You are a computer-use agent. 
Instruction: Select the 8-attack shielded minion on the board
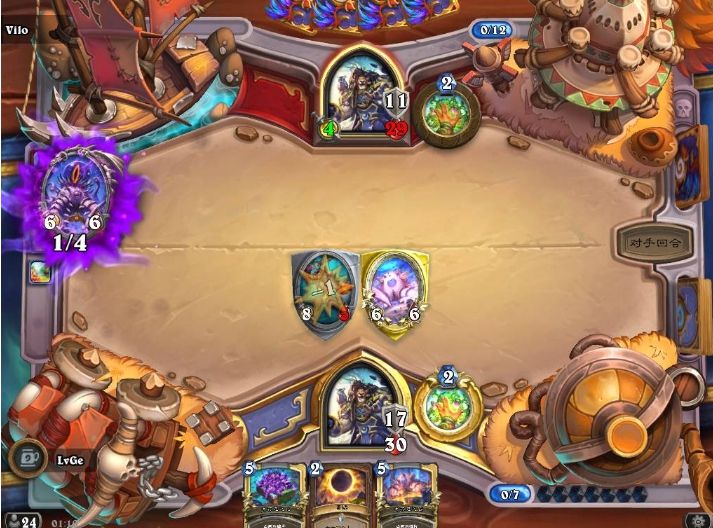(325, 288)
